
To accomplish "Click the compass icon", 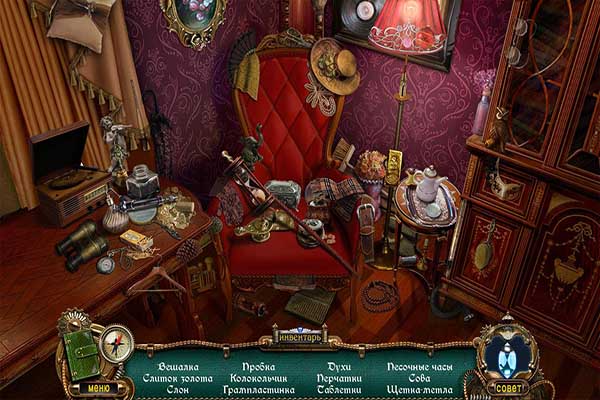I will pos(118,343).
